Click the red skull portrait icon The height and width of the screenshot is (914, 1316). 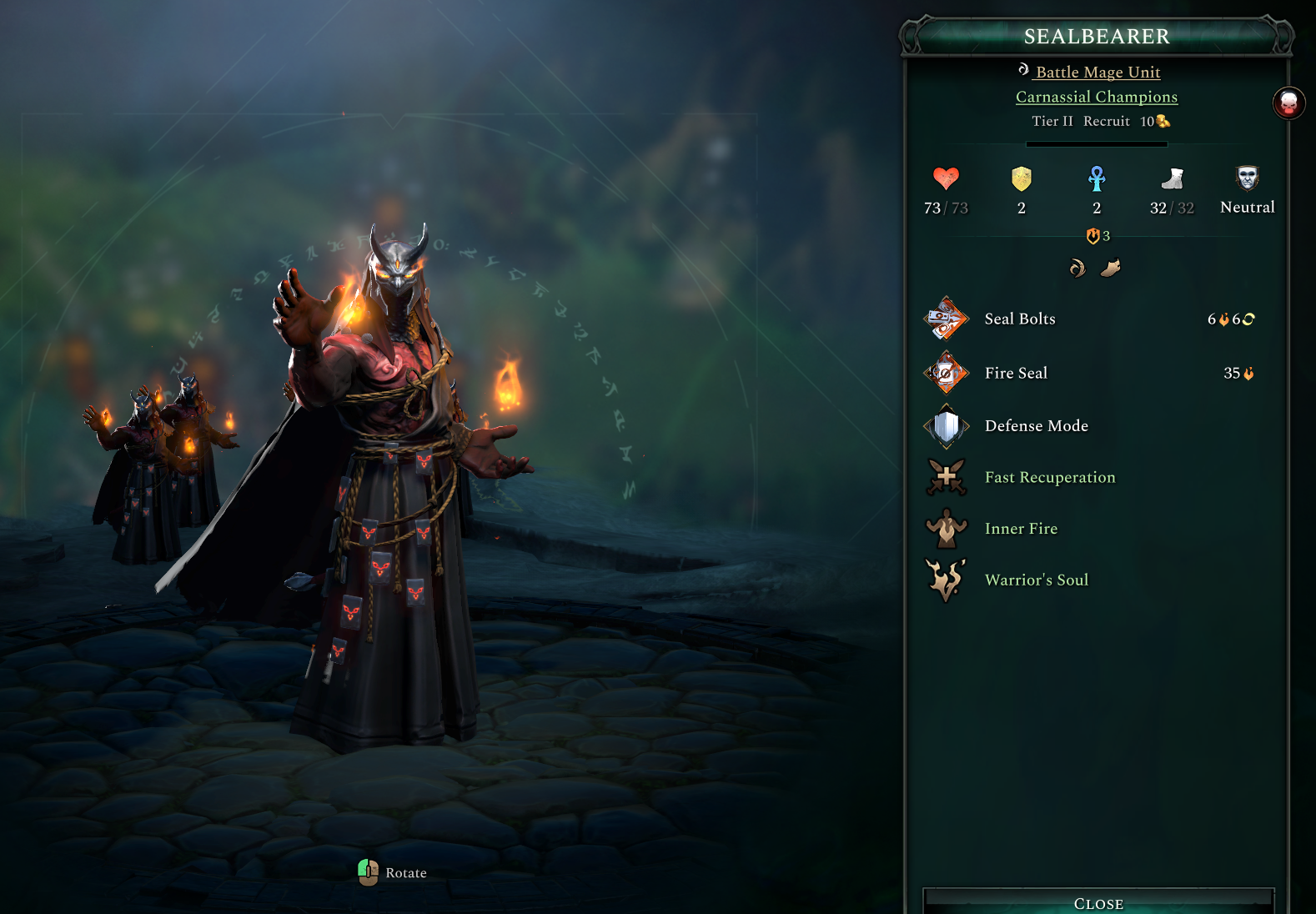(x=1288, y=103)
